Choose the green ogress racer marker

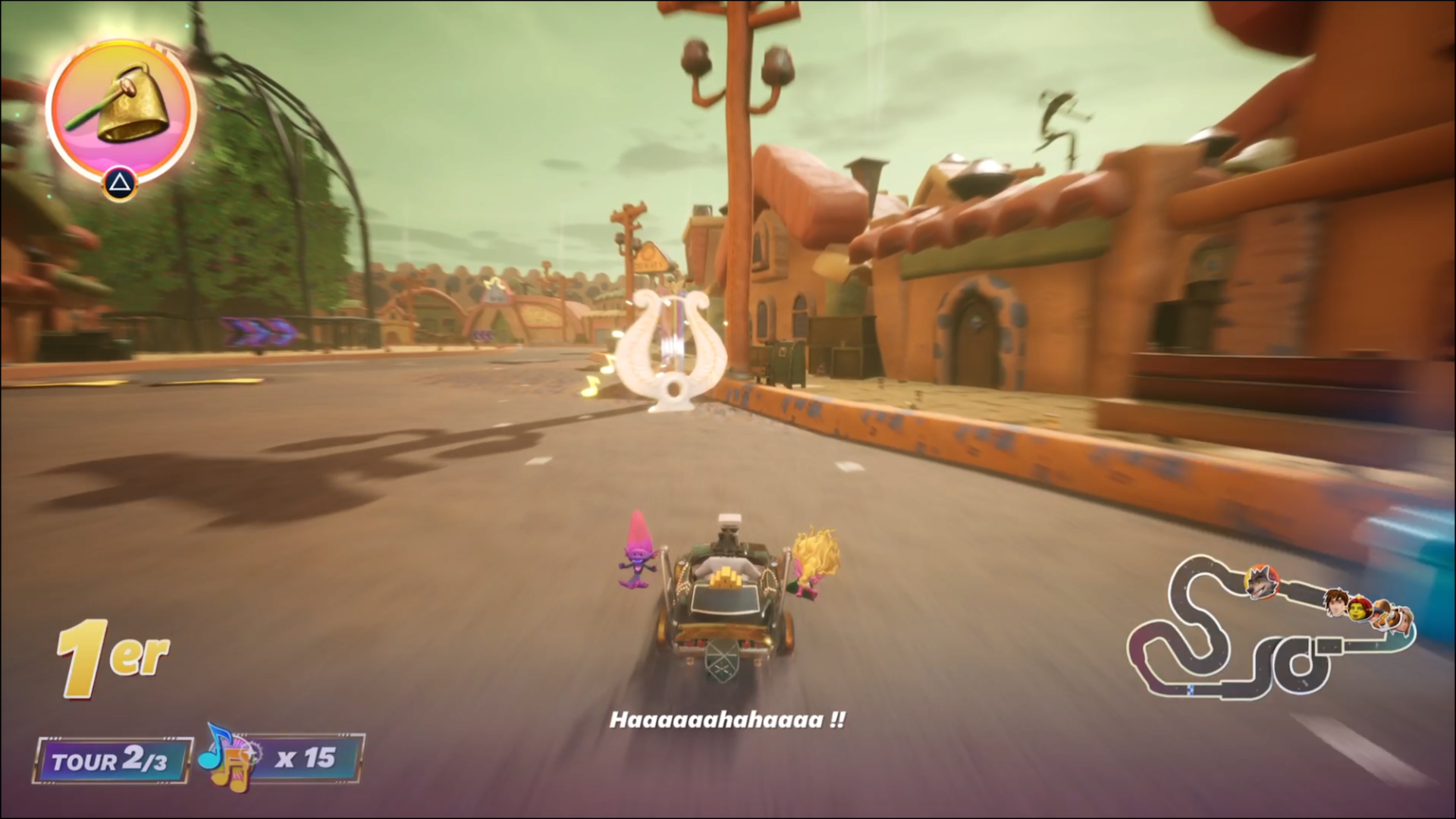[x=1360, y=610]
